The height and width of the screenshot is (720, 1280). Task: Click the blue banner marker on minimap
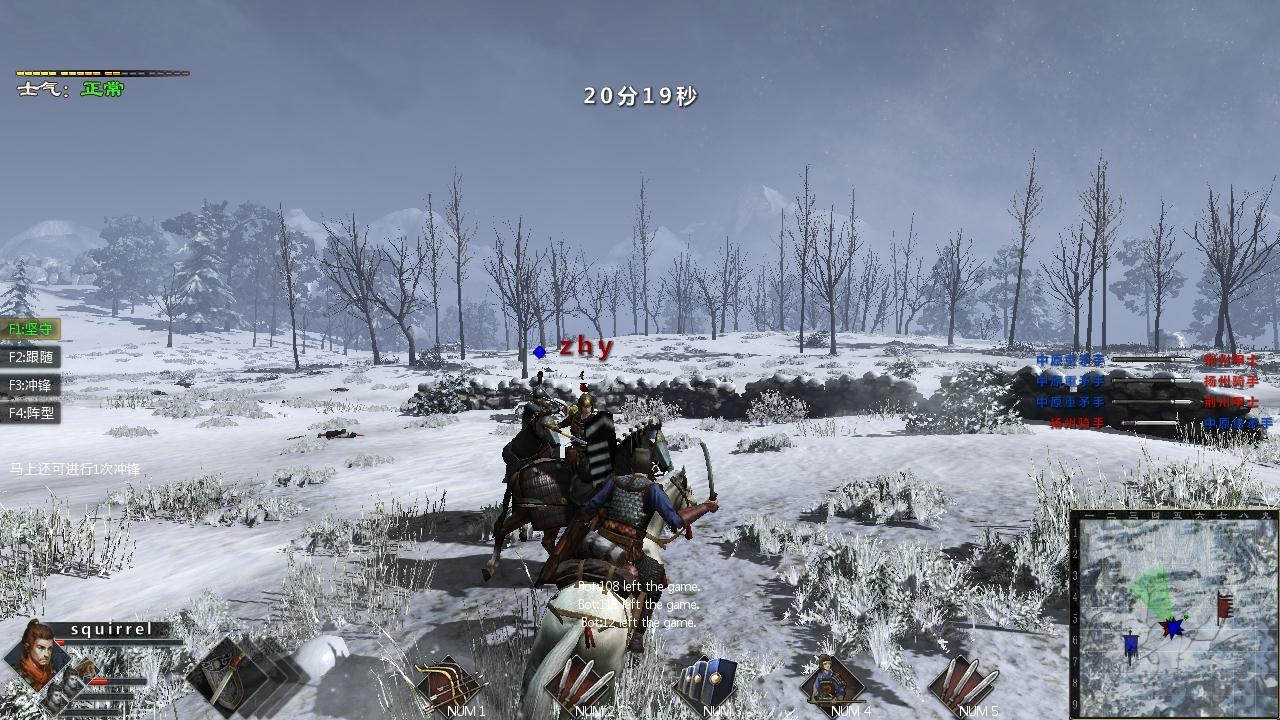click(x=1130, y=646)
